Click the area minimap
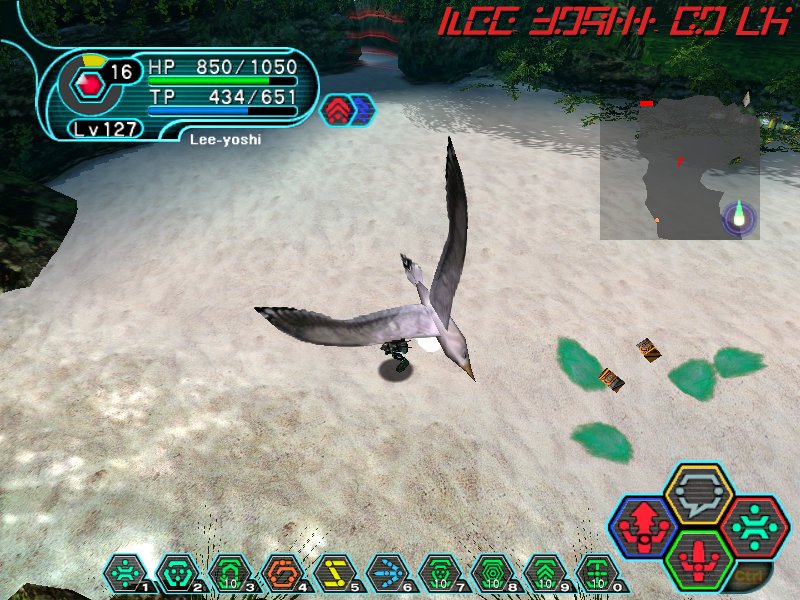 [x=680, y=167]
